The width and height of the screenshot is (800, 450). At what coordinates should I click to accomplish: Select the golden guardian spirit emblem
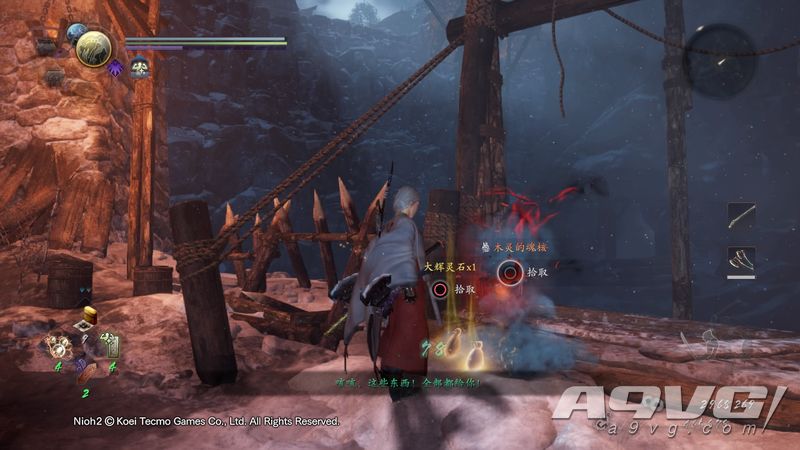(x=93, y=47)
